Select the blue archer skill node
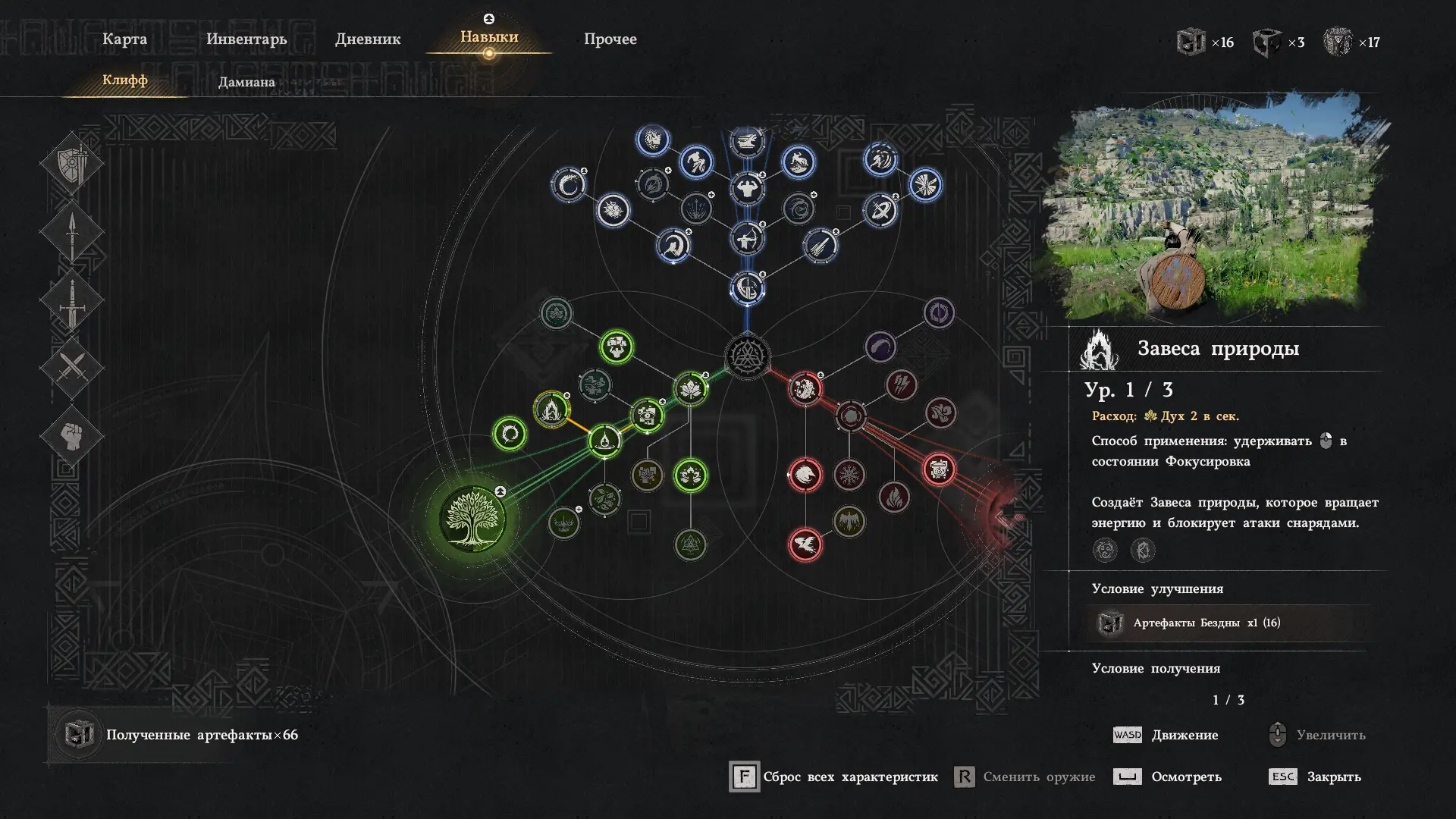Screen dimensions: 1456x819 click(x=747, y=240)
